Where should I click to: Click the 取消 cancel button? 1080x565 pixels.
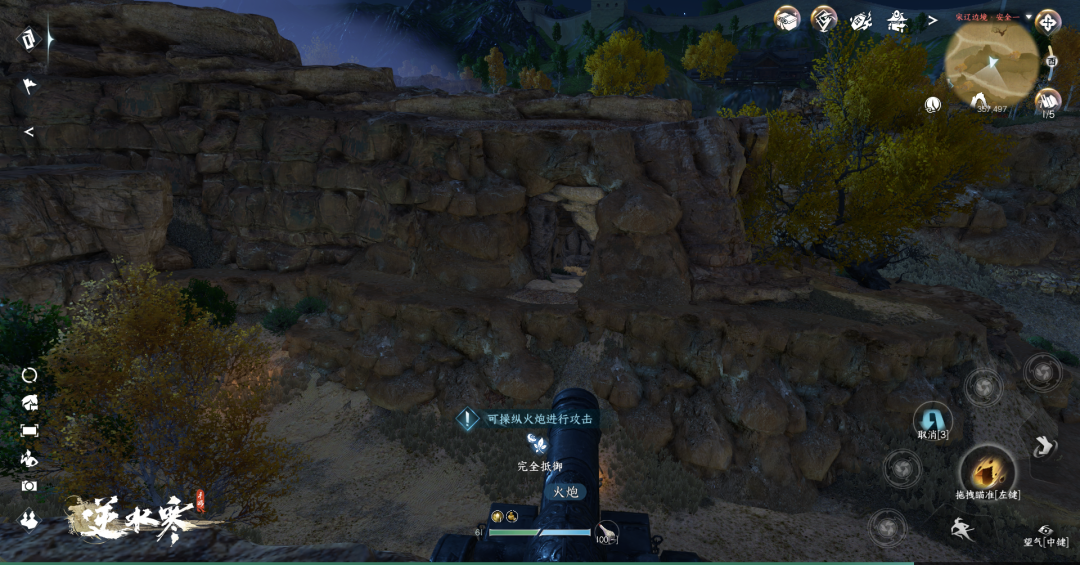click(x=932, y=418)
